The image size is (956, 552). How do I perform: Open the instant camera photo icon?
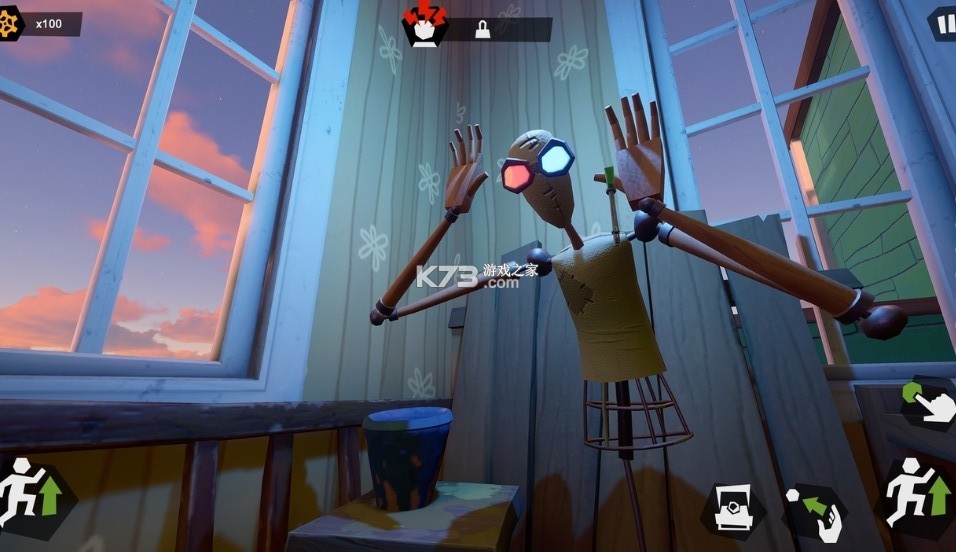coord(733,509)
